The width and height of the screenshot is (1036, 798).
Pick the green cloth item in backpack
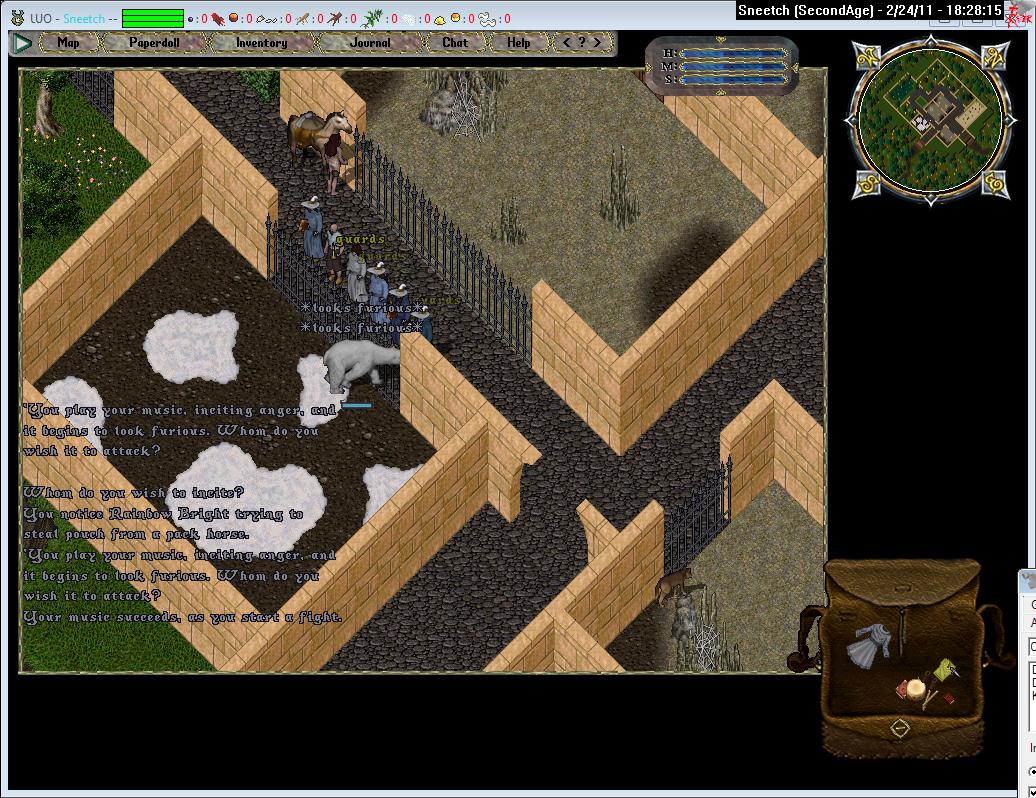pyautogui.click(x=943, y=669)
